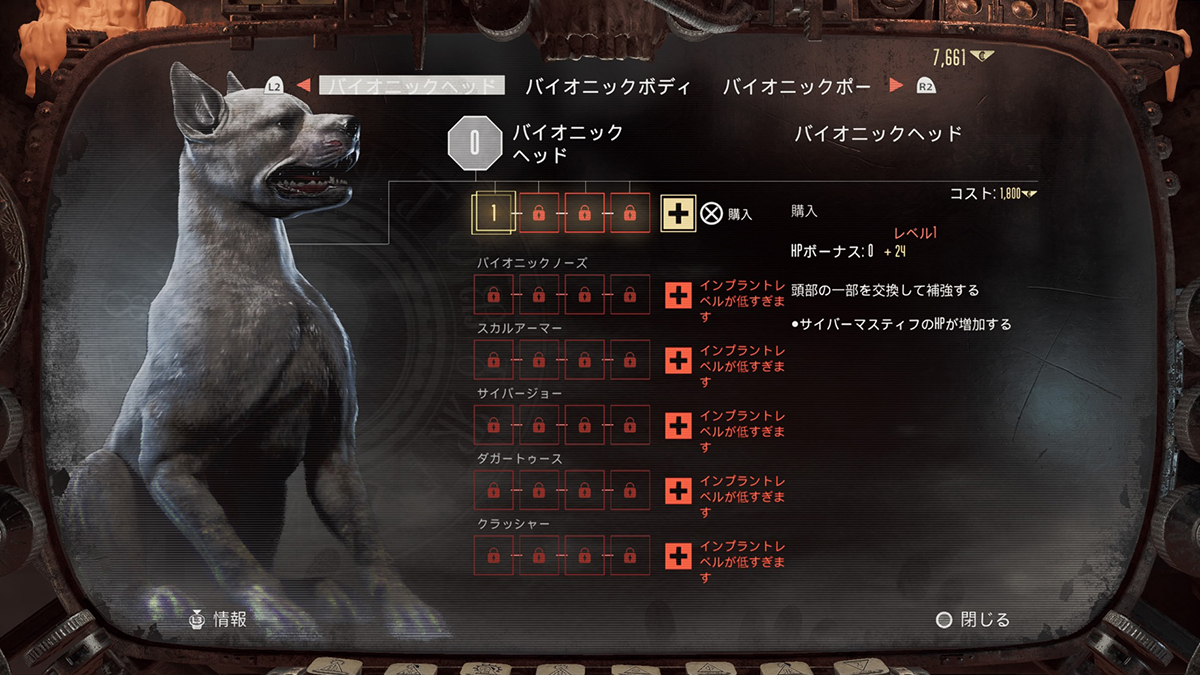Add a level to ダガートゥース
This screenshot has height=675, width=1200.
click(679, 490)
